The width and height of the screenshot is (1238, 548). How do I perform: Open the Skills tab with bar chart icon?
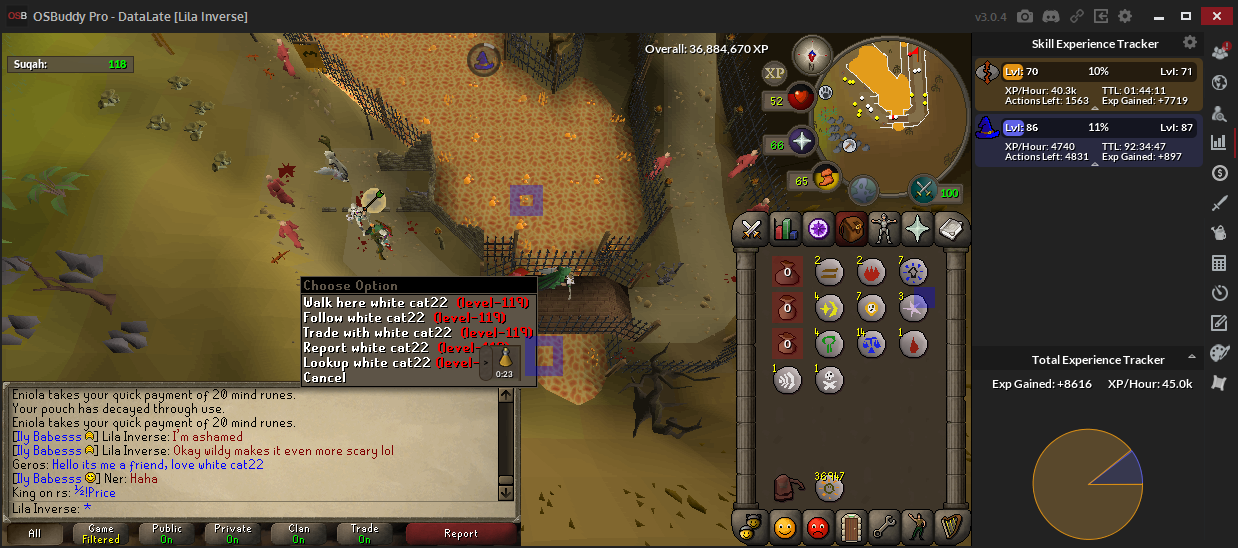(x=785, y=229)
